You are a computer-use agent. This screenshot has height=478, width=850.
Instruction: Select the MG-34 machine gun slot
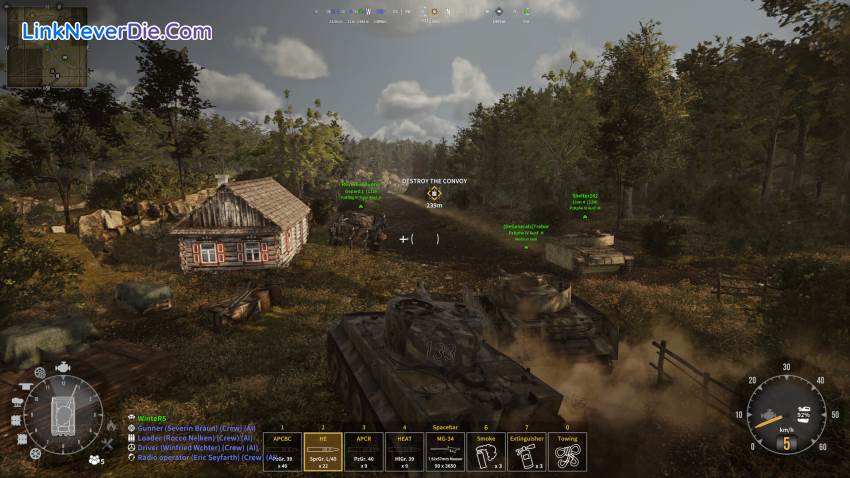coord(445,451)
